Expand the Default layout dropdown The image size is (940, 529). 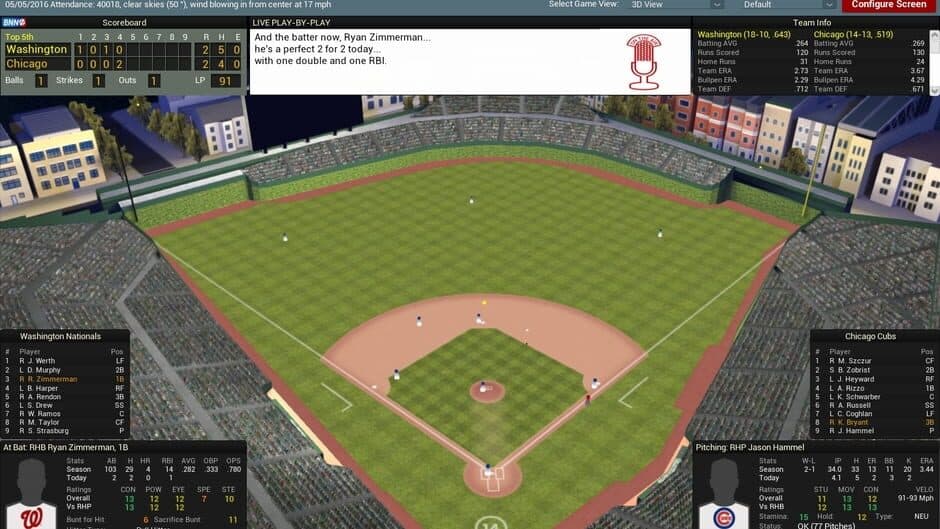coord(787,5)
